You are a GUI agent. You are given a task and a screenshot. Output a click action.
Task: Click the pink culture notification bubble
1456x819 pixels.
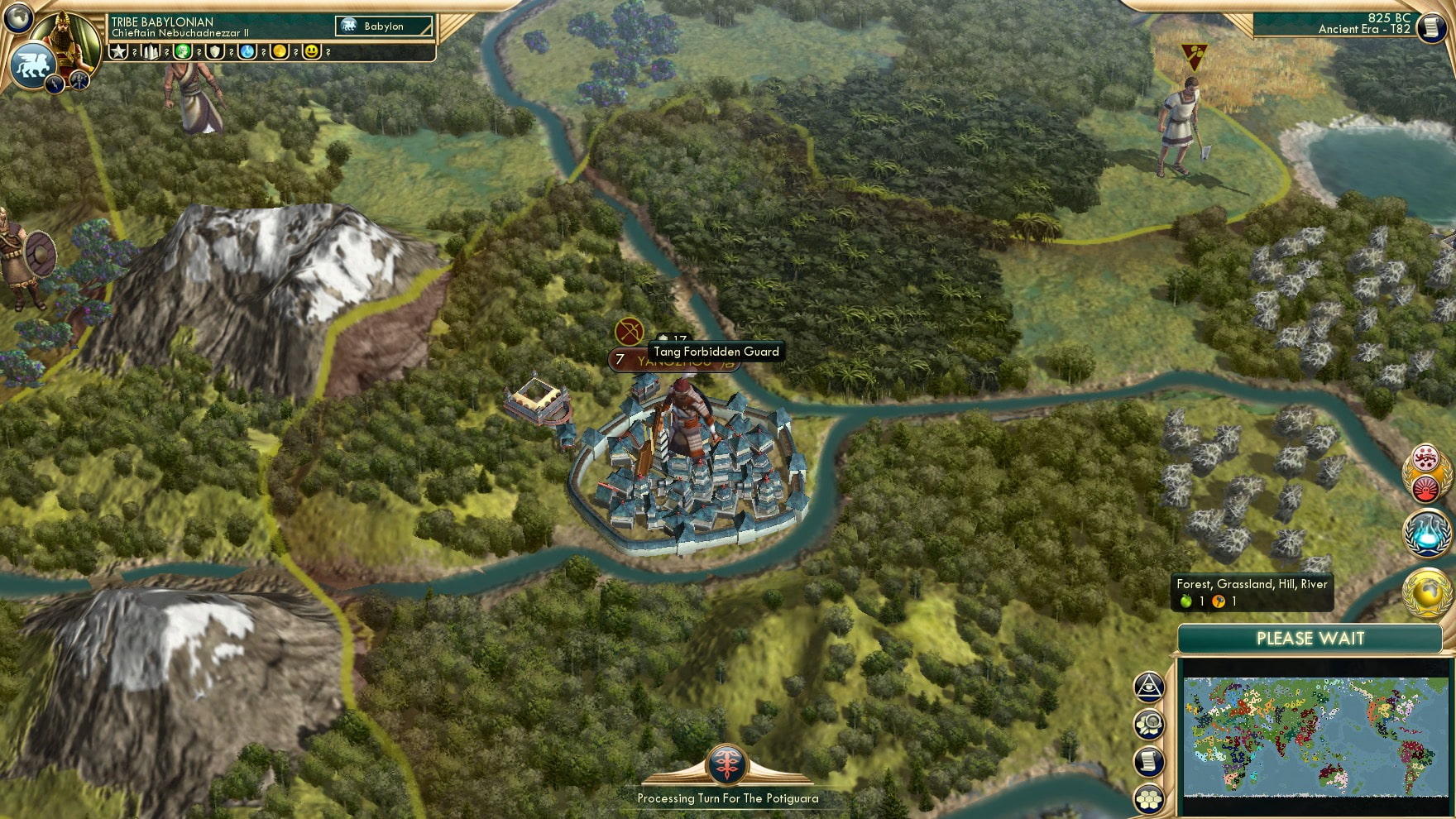(1425, 458)
